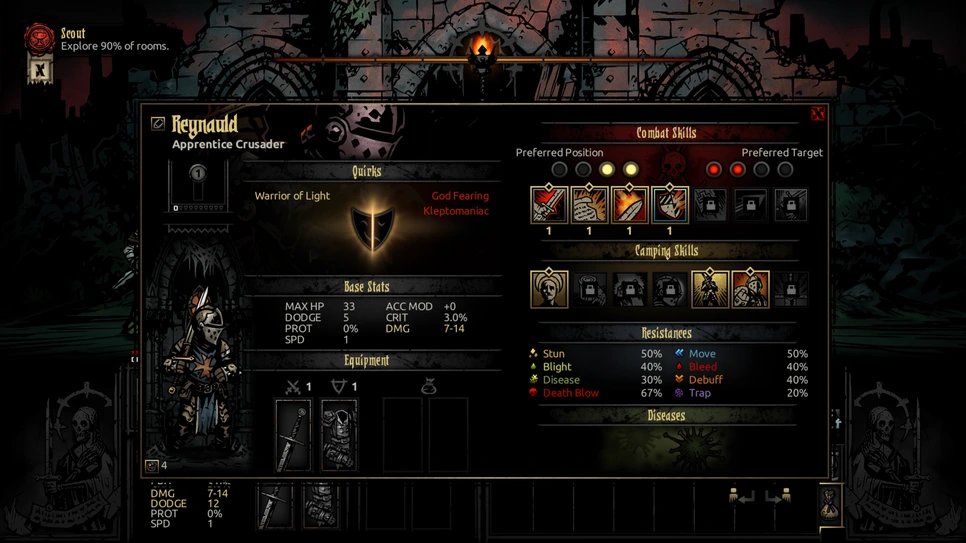Screen dimensions: 966x543
Task: Toggle the highlighted shield combat skill
Action: (x=669, y=205)
